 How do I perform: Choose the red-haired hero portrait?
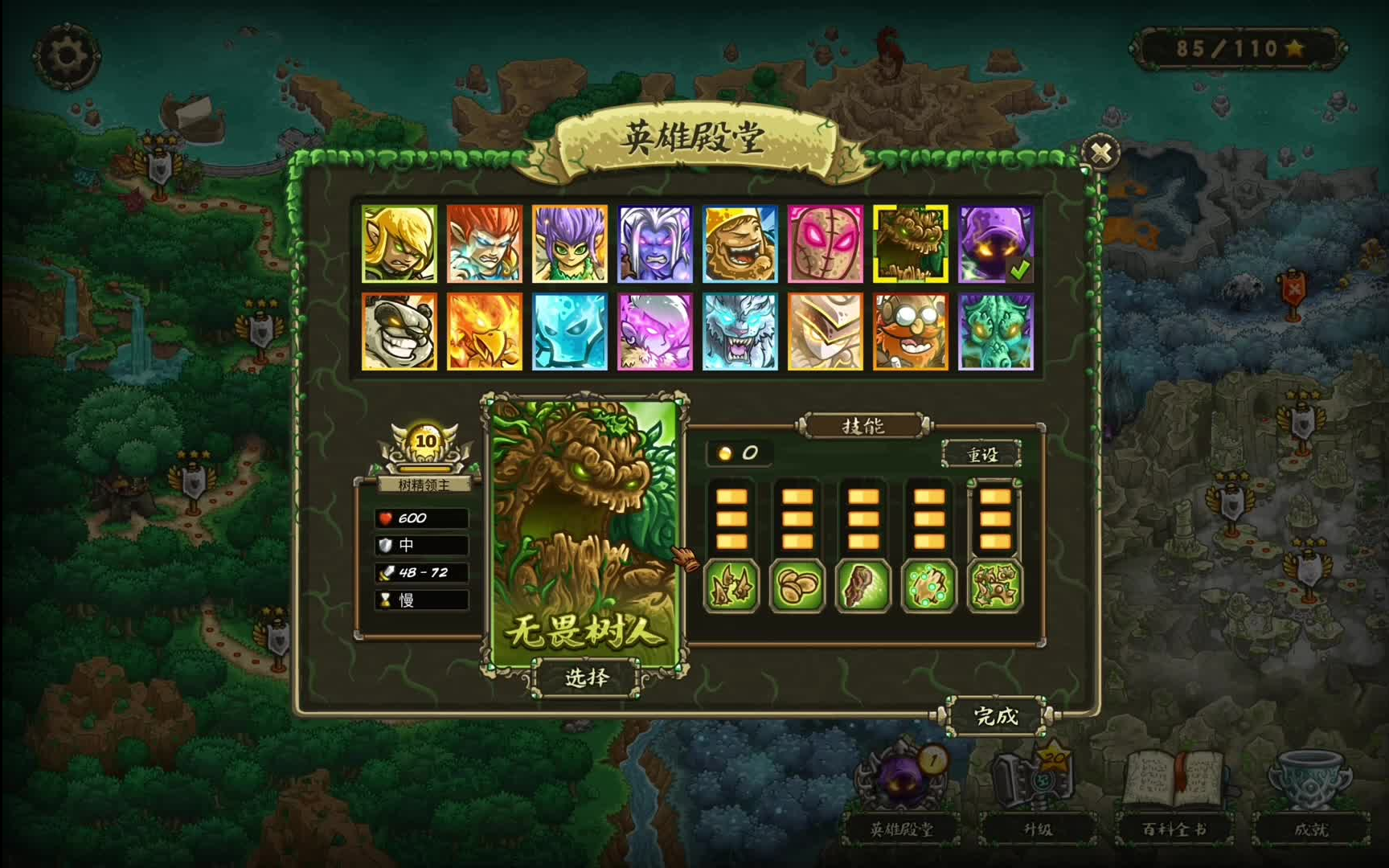click(485, 244)
